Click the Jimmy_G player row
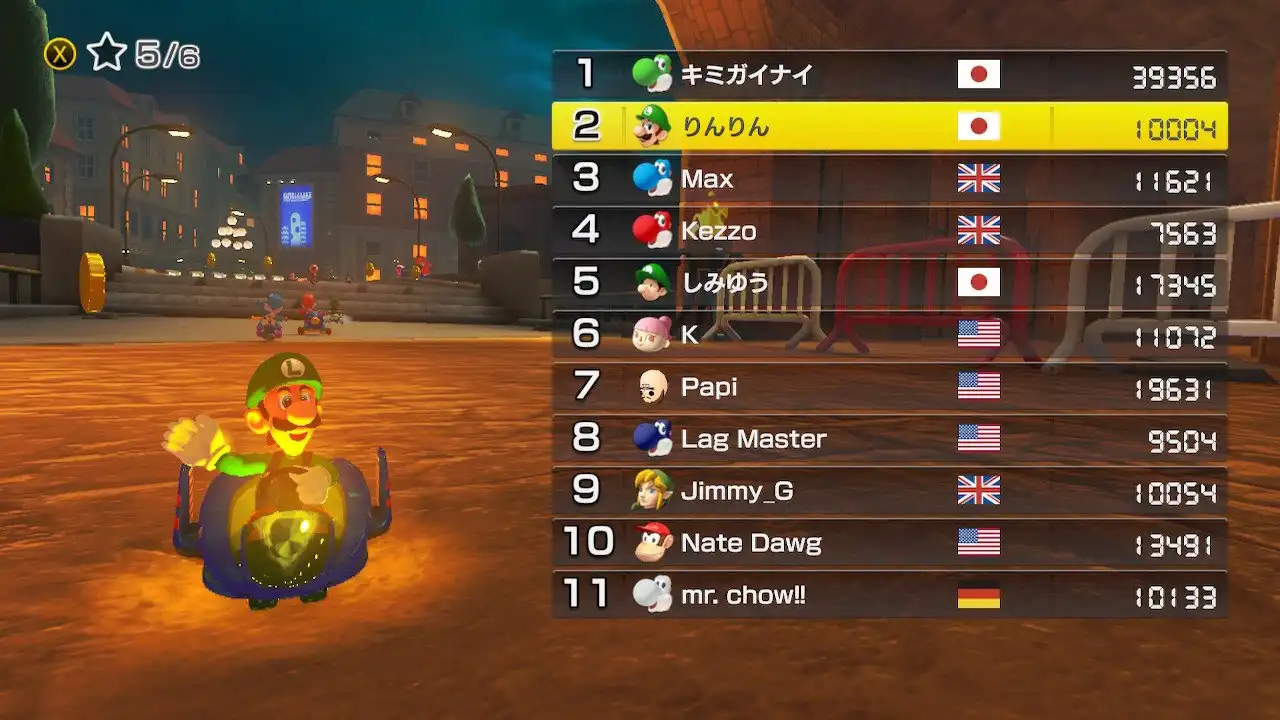Image resolution: width=1280 pixels, height=720 pixels. pos(889,491)
